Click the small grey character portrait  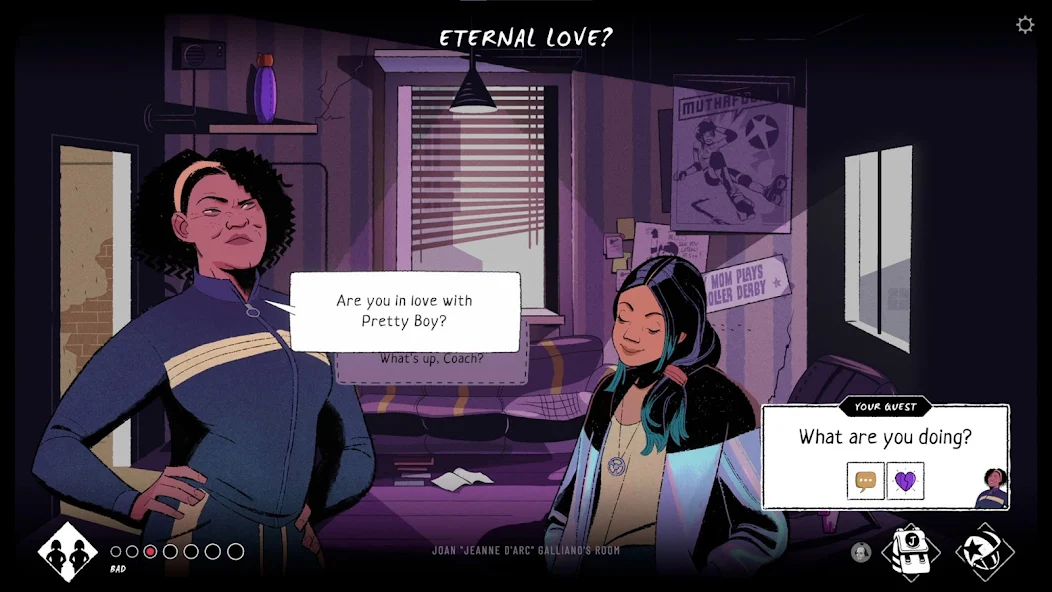[x=860, y=552]
